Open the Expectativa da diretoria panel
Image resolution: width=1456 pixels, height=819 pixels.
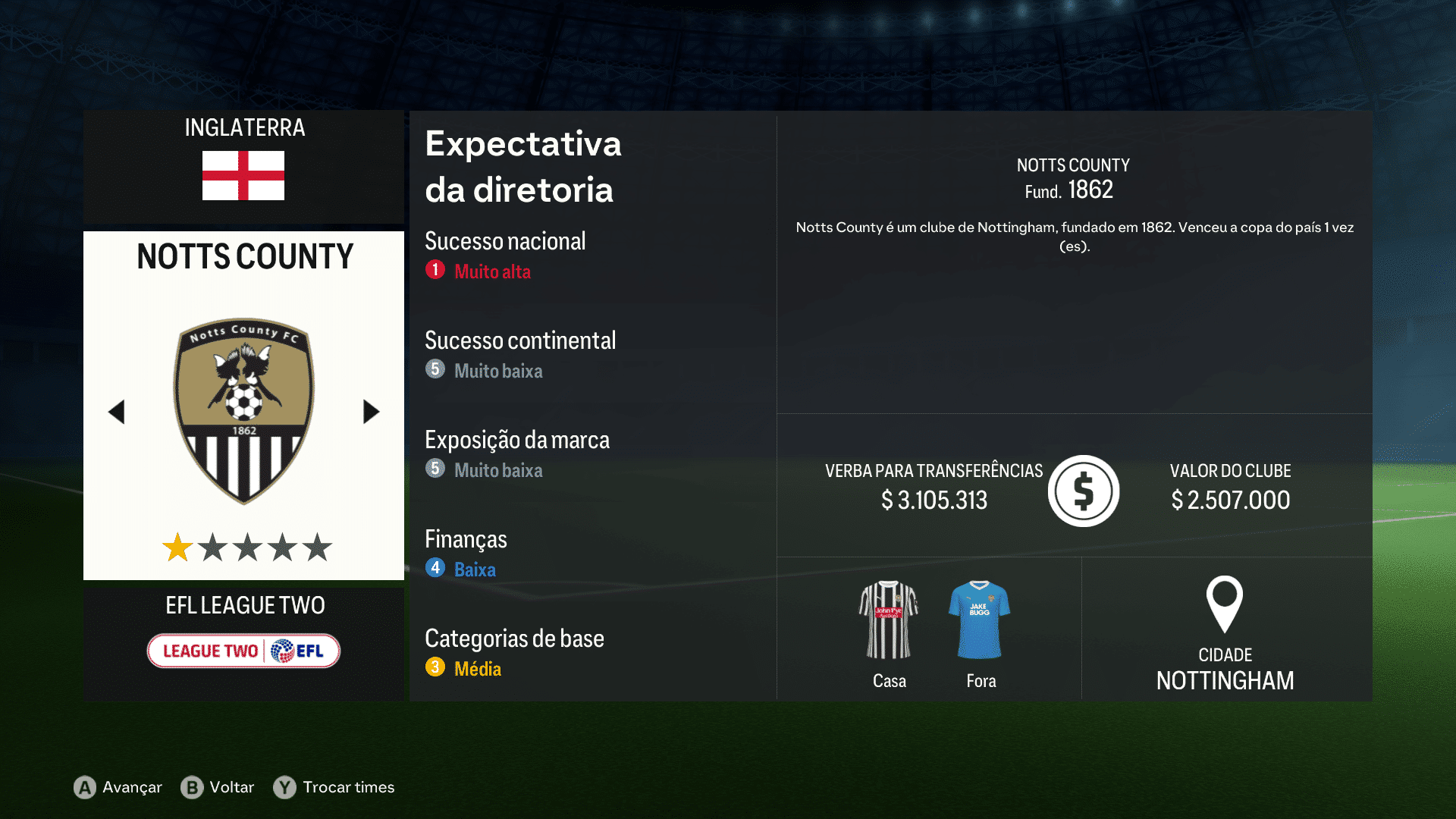(x=523, y=166)
